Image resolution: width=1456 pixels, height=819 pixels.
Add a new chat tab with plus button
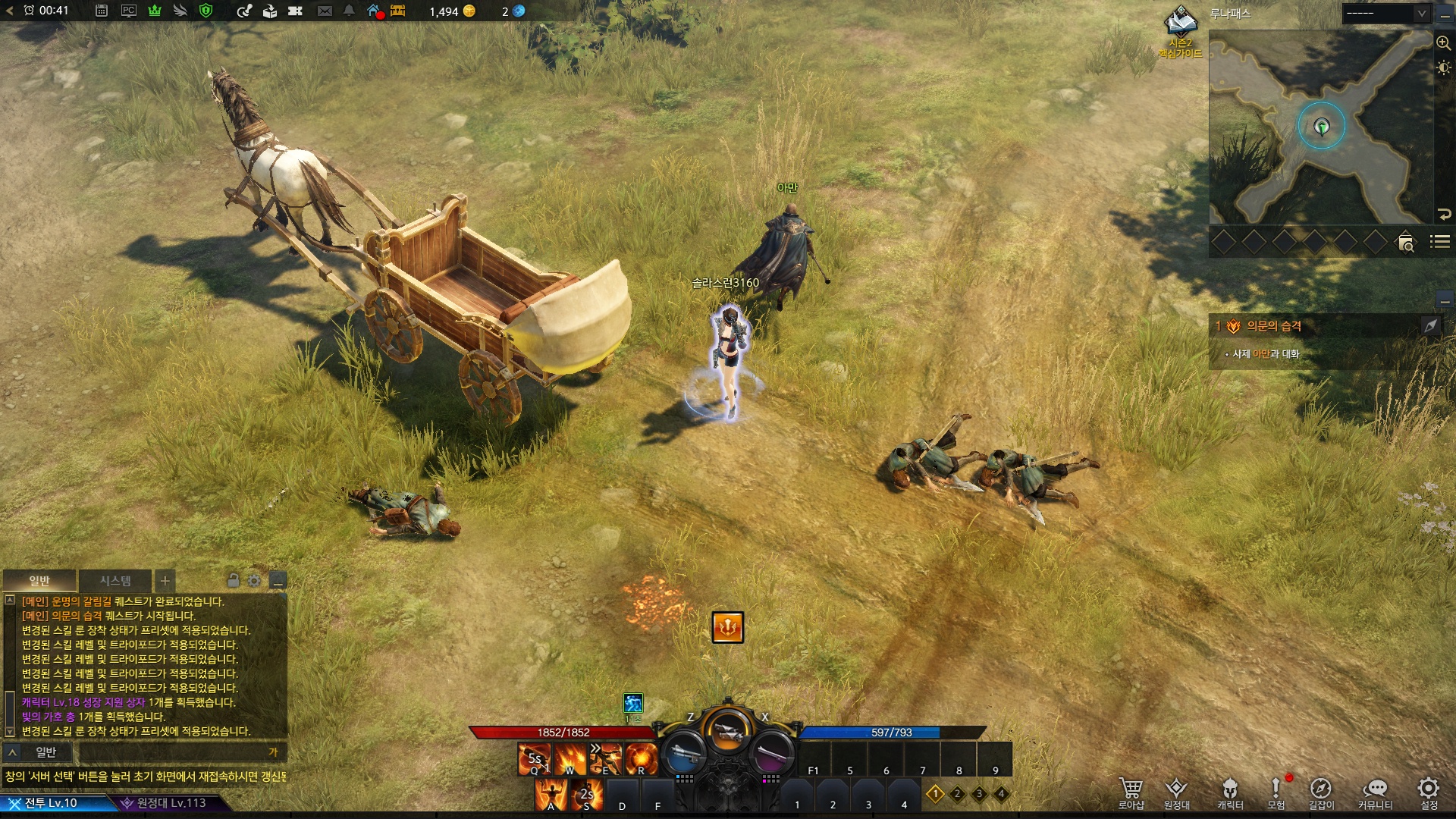tap(165, 581)
